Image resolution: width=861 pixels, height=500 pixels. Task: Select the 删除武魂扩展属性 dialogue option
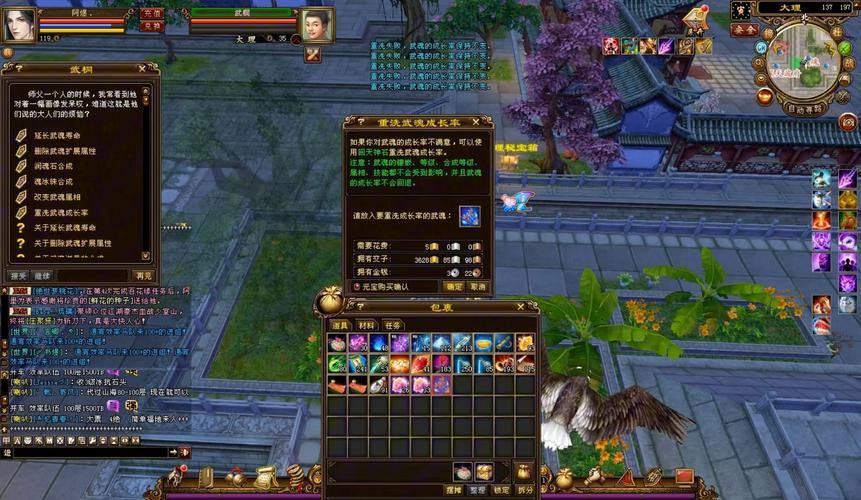click(65, 151)
